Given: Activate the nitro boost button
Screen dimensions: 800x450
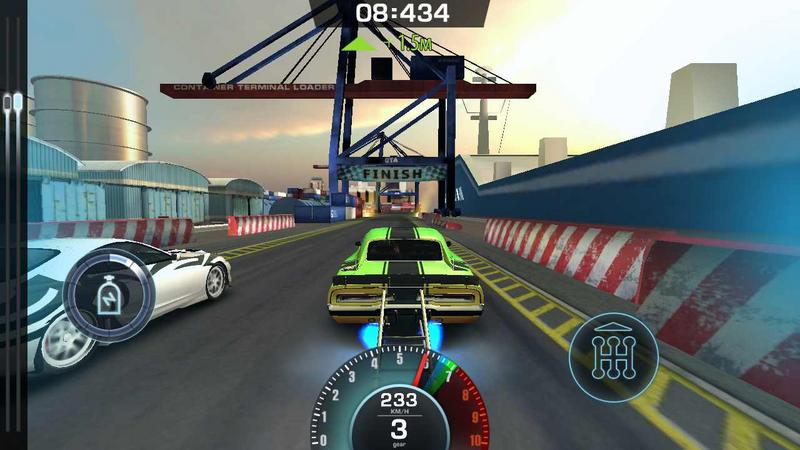Looking at the screenshot, I should tap(108, 297).
